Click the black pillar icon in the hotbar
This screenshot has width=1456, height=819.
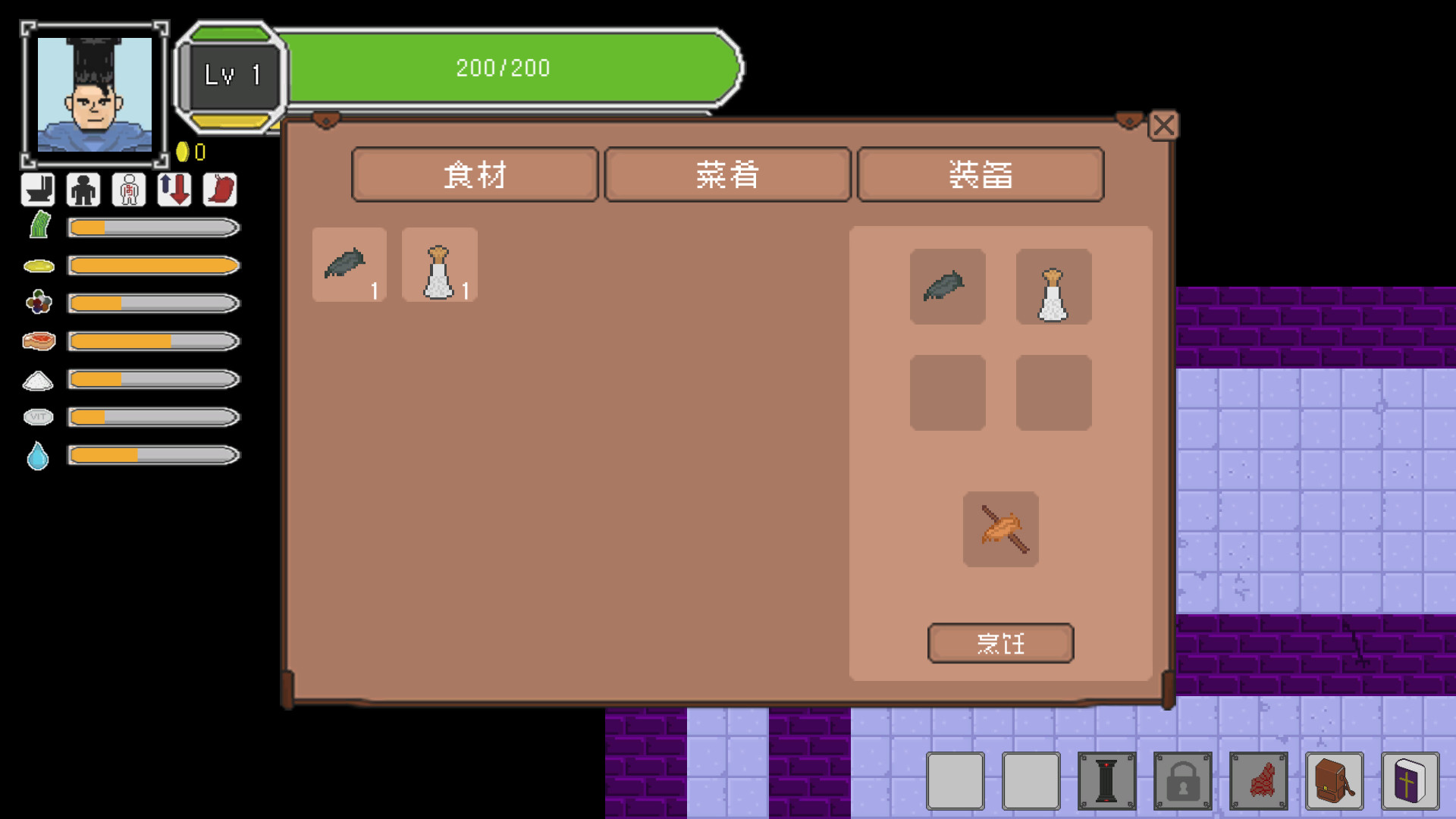click(1107, 780)
